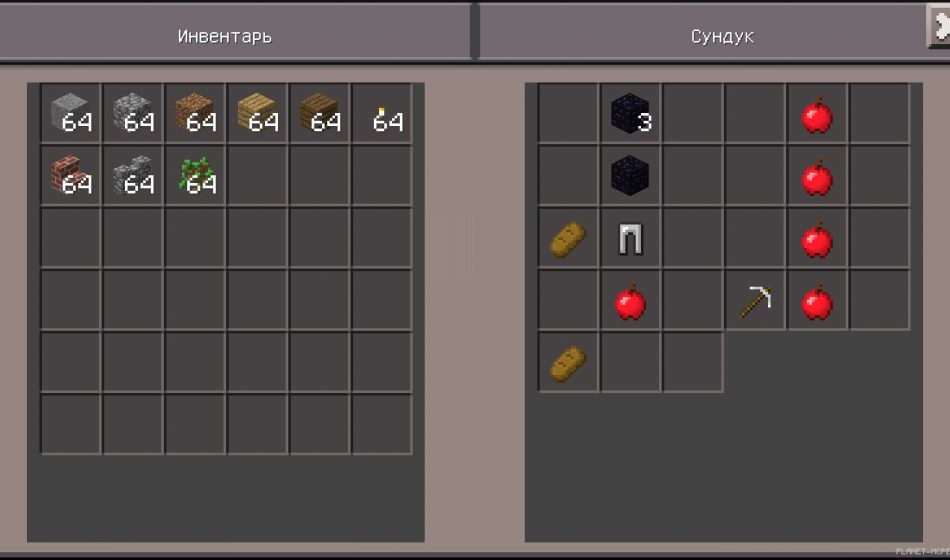
Task: Choose the dirt block stack
Action: coord(195,114)
